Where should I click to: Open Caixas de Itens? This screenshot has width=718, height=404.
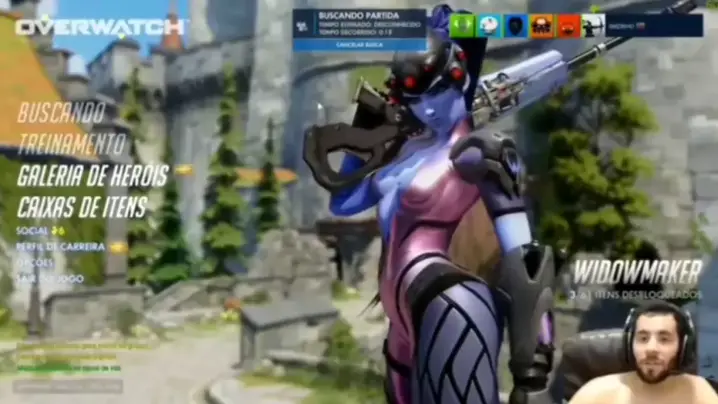[x=82, y=208]
